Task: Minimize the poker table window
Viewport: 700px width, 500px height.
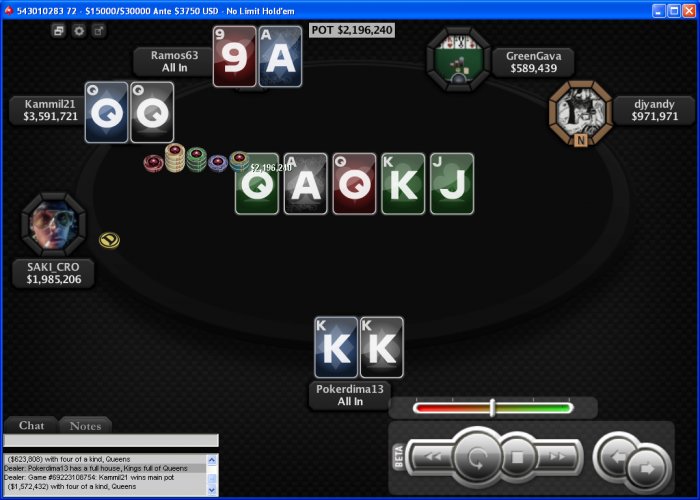Action: [x=659, y=10]
